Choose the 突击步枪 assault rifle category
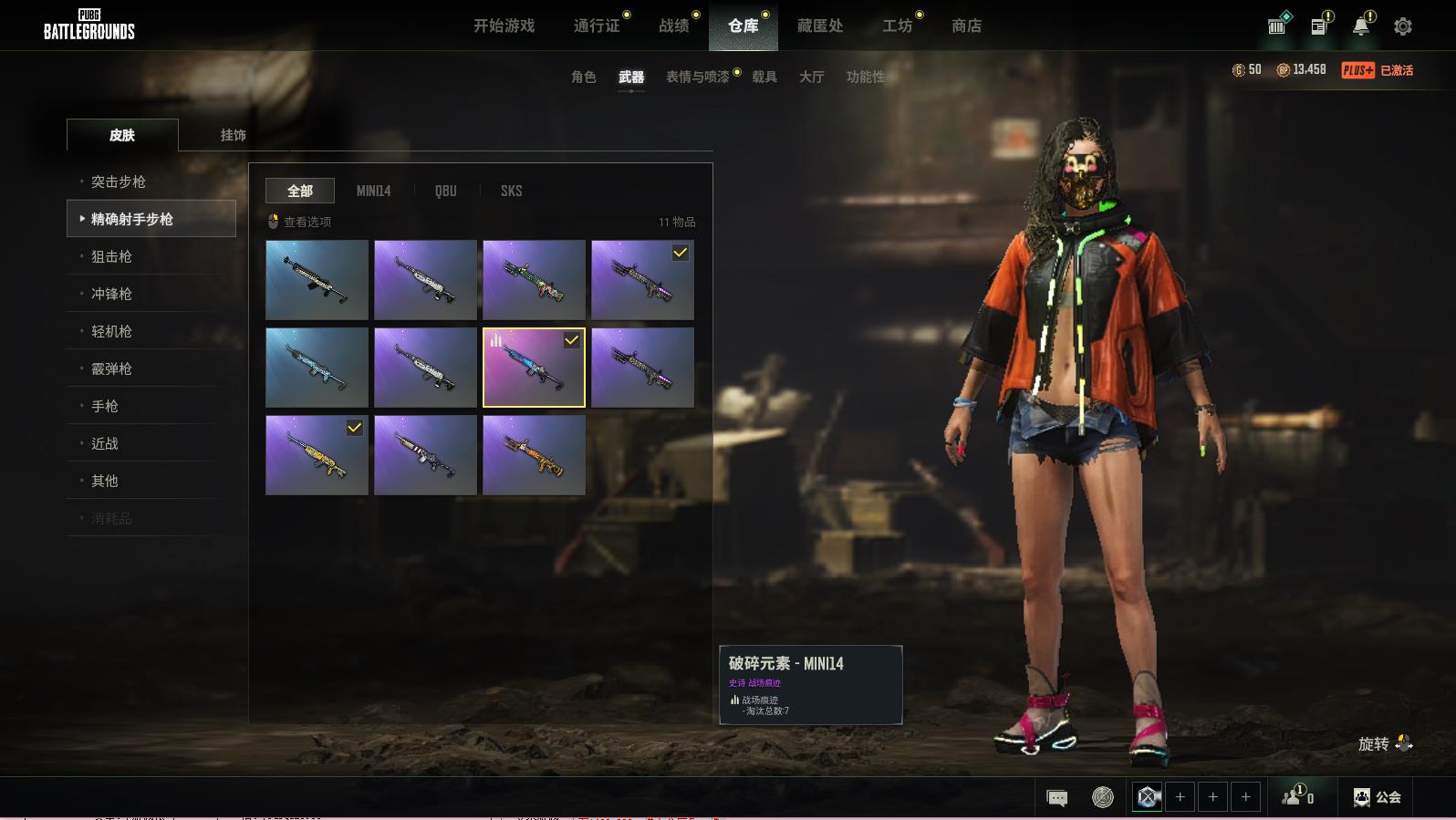Viewport: 1456px width, 820px height. tap(119, 182)
